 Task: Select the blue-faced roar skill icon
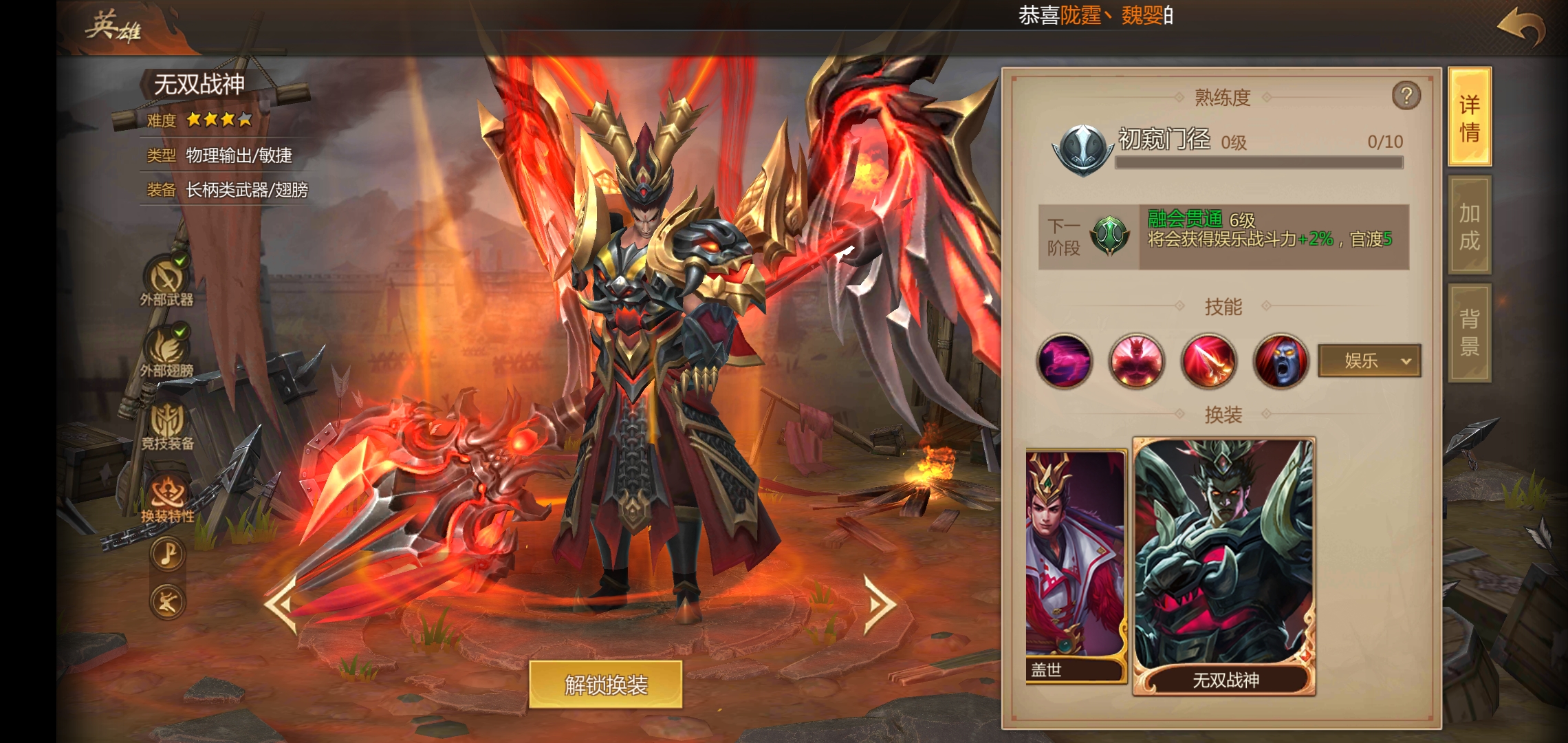tap(1281, 361)
